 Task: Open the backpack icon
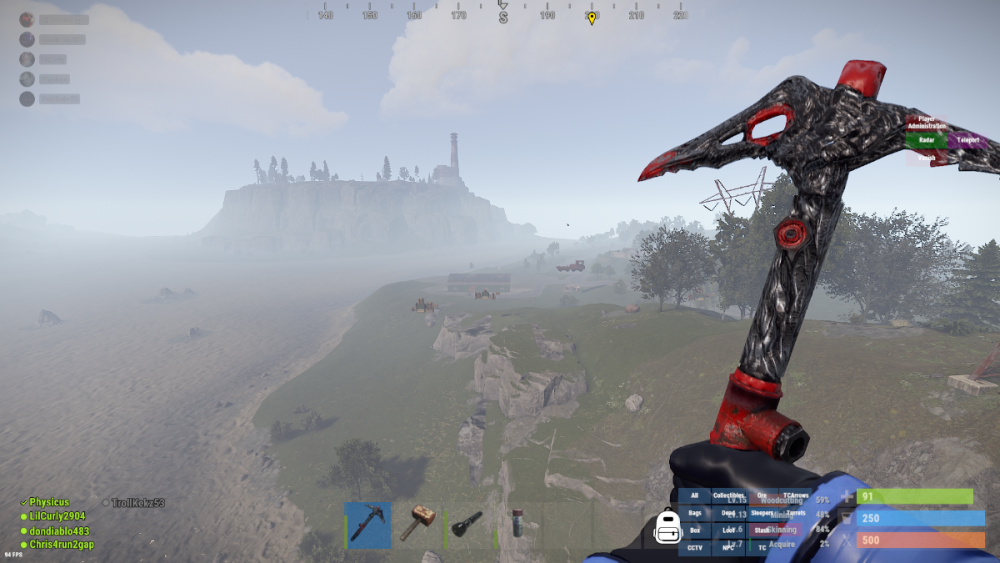[667, 527]
